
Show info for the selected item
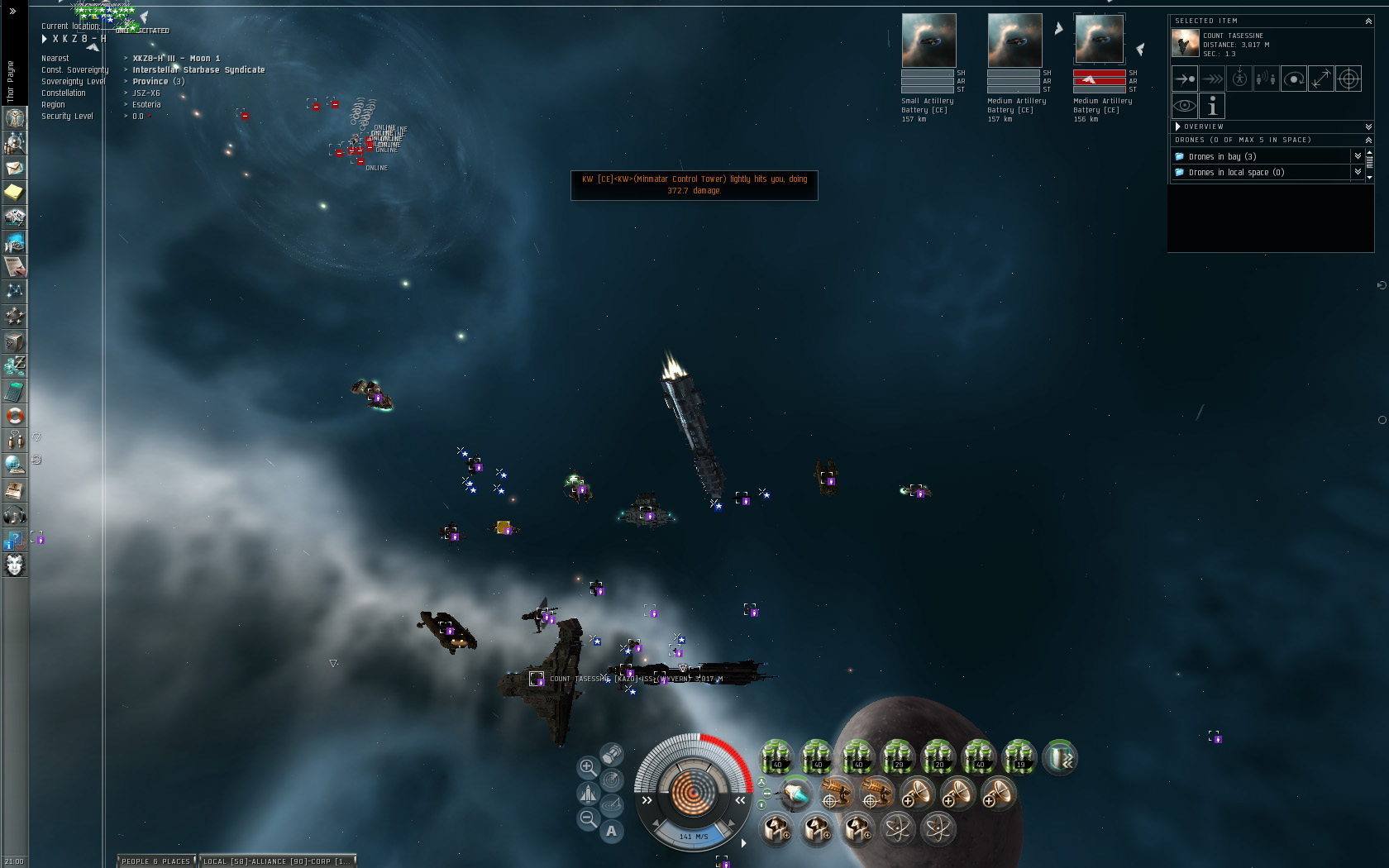pyautogui.click(x=1212, y=106)
